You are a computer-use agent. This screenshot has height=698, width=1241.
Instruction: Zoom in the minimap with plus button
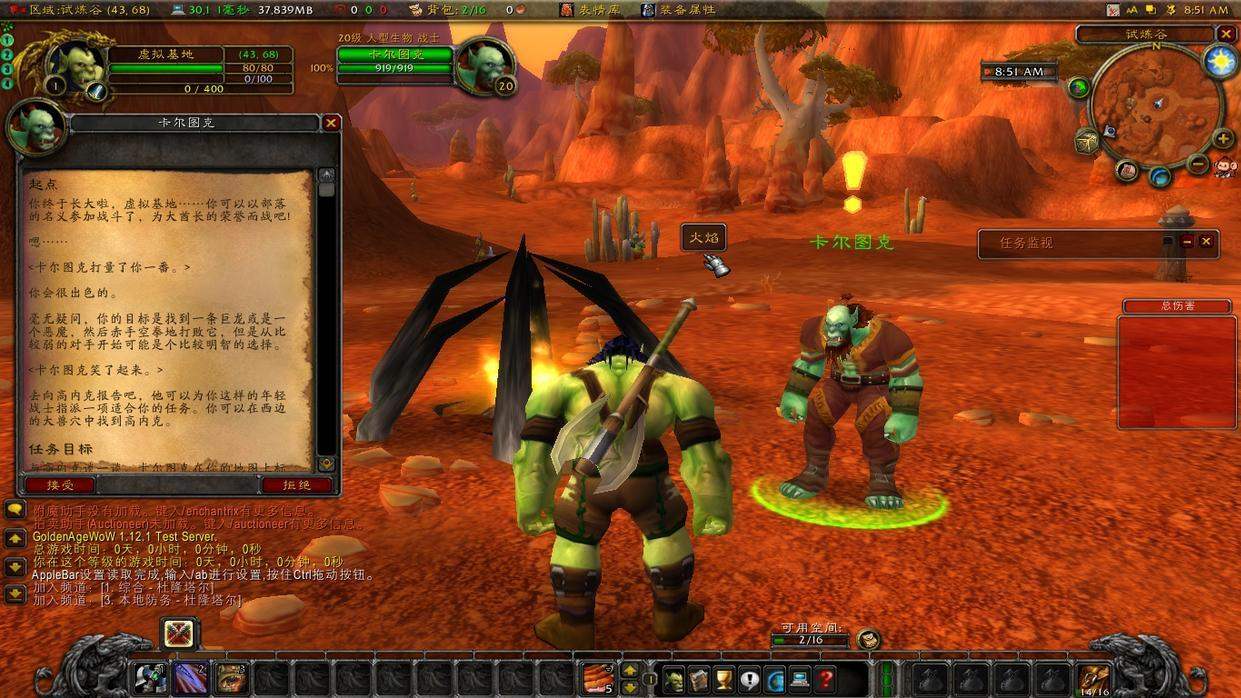[x=1222, y=139]
